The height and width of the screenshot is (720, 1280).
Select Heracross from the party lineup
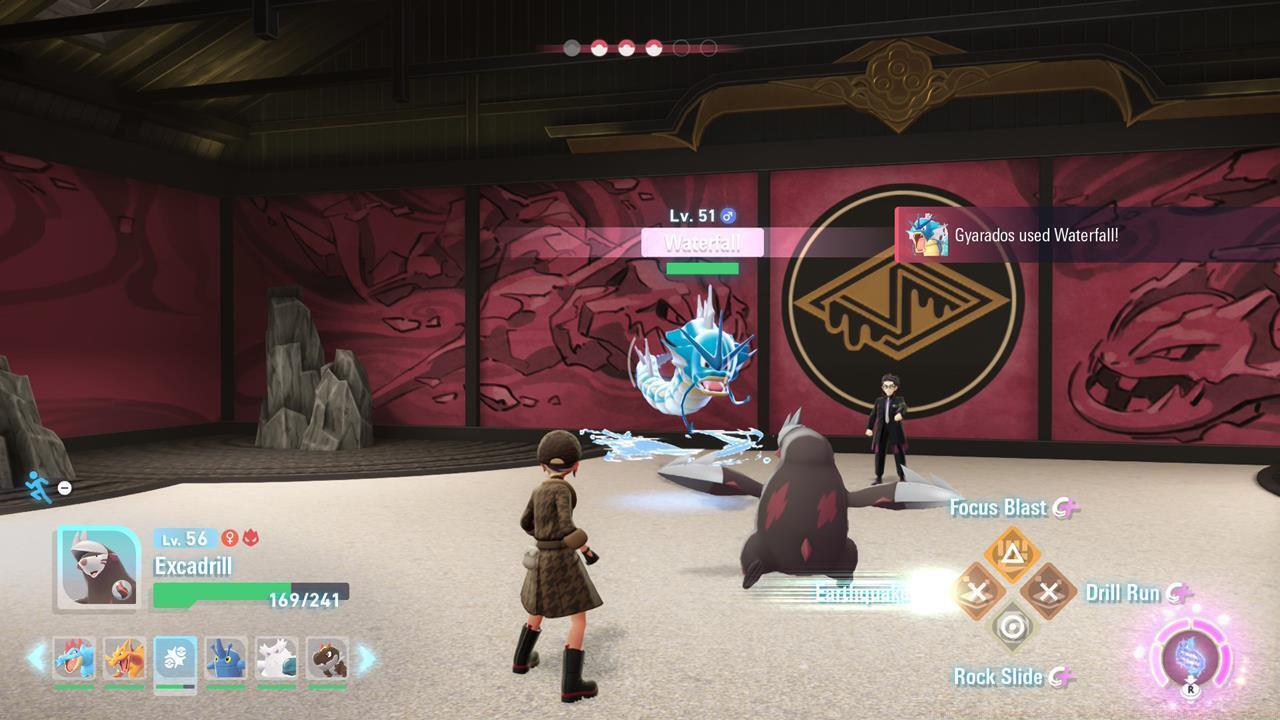(x=224, y=658)
